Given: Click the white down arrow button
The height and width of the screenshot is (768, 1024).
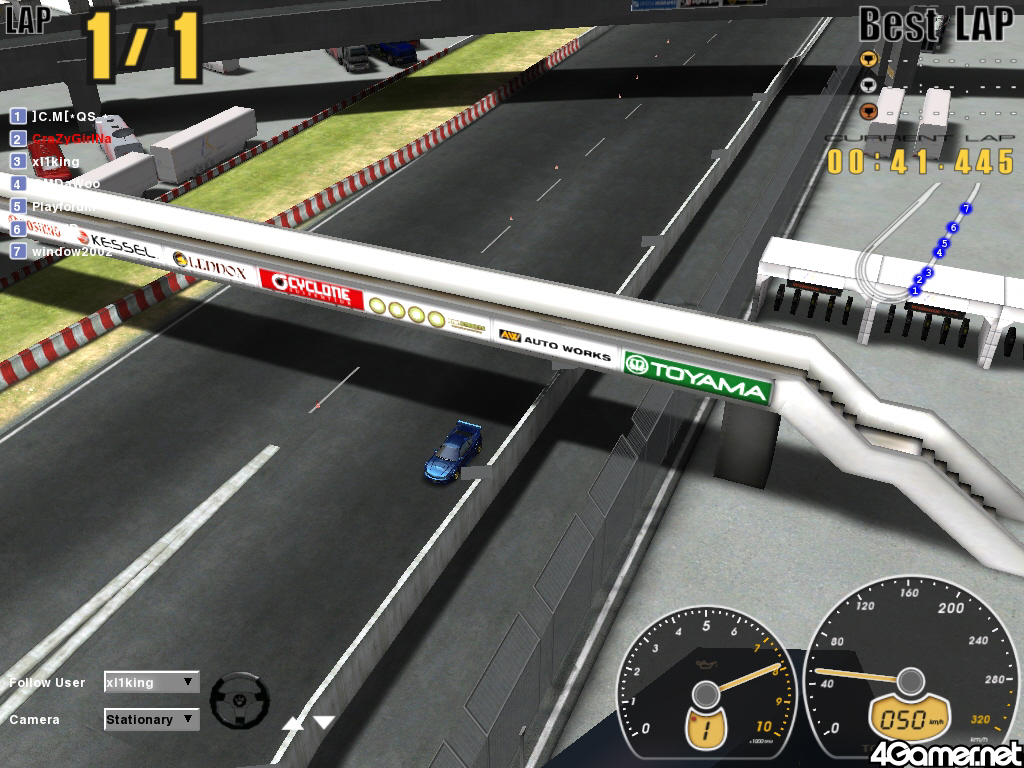Looking at the screenshot, I should pos(324,721).
